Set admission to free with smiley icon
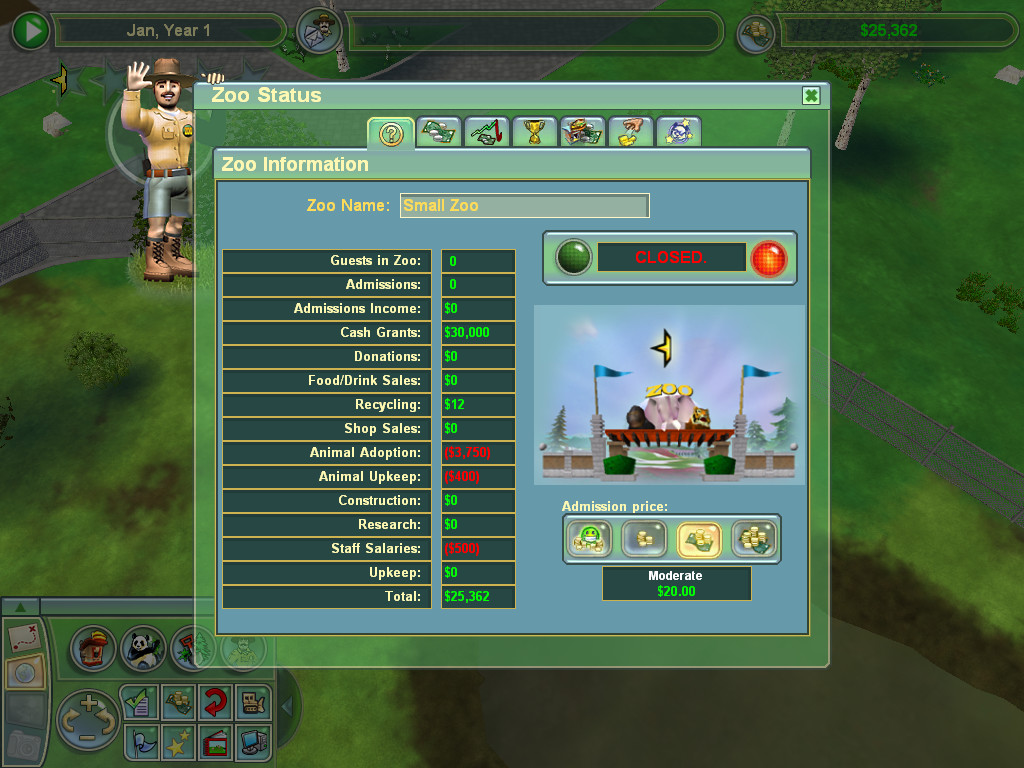This screenshot has height=768, width=1024. pos(588,540)
